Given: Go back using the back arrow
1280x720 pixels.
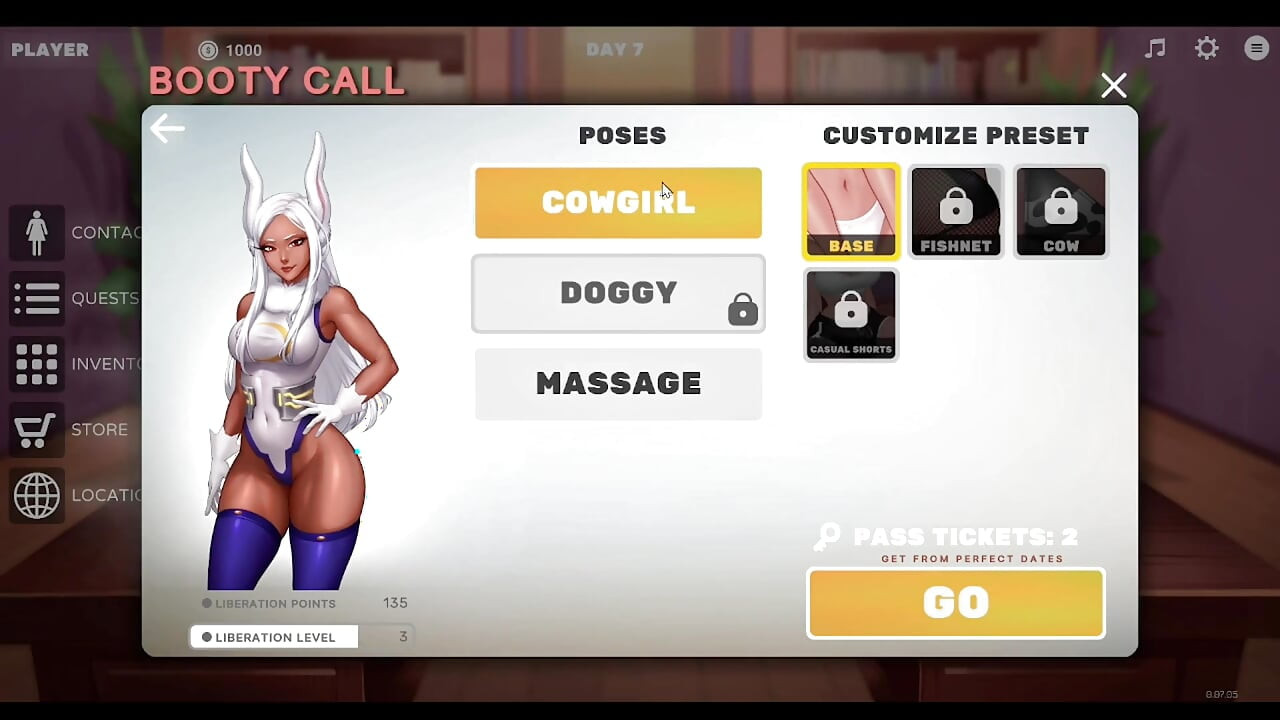Looking at the screenshot, I should [167, 128].
